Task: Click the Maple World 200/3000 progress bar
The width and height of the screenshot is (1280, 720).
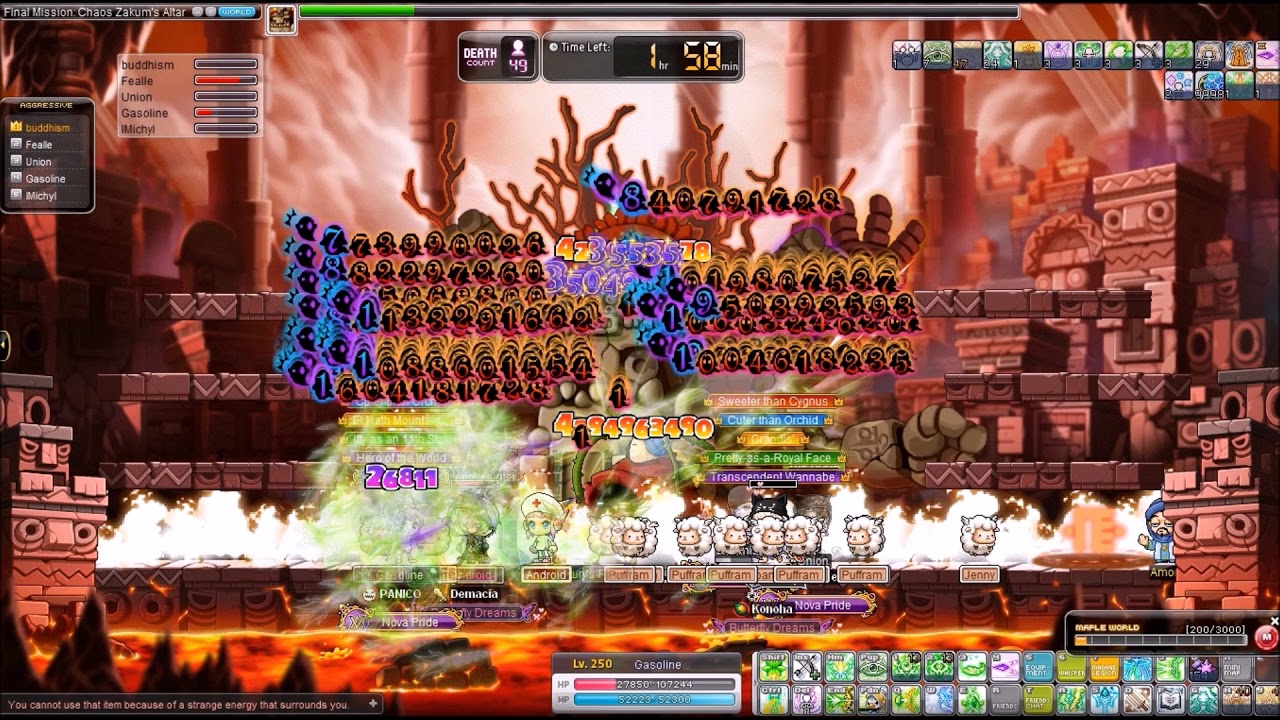Action: [x=1162, y=639]
